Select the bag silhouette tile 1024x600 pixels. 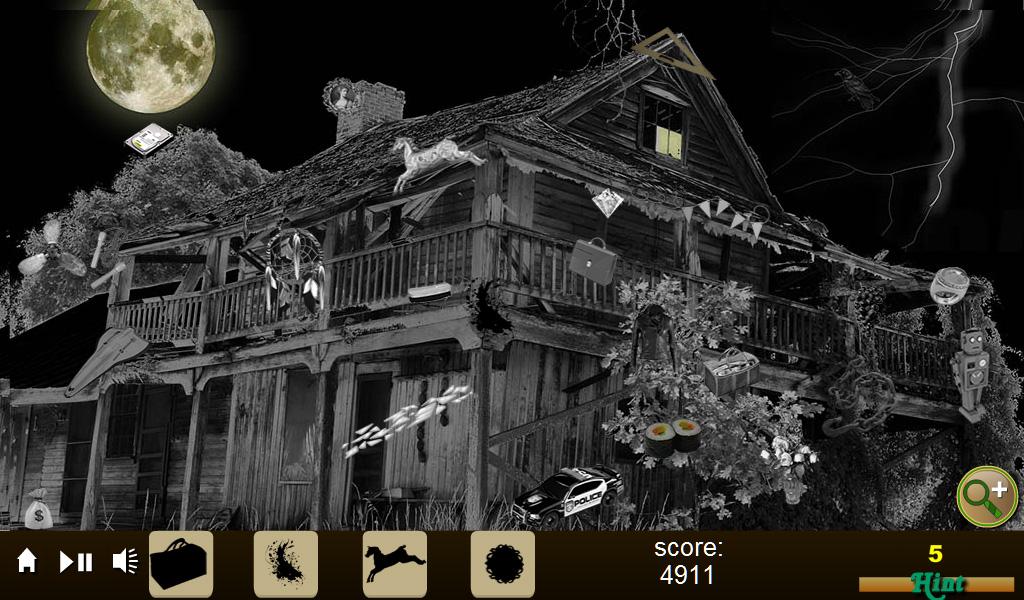[181, 564]
